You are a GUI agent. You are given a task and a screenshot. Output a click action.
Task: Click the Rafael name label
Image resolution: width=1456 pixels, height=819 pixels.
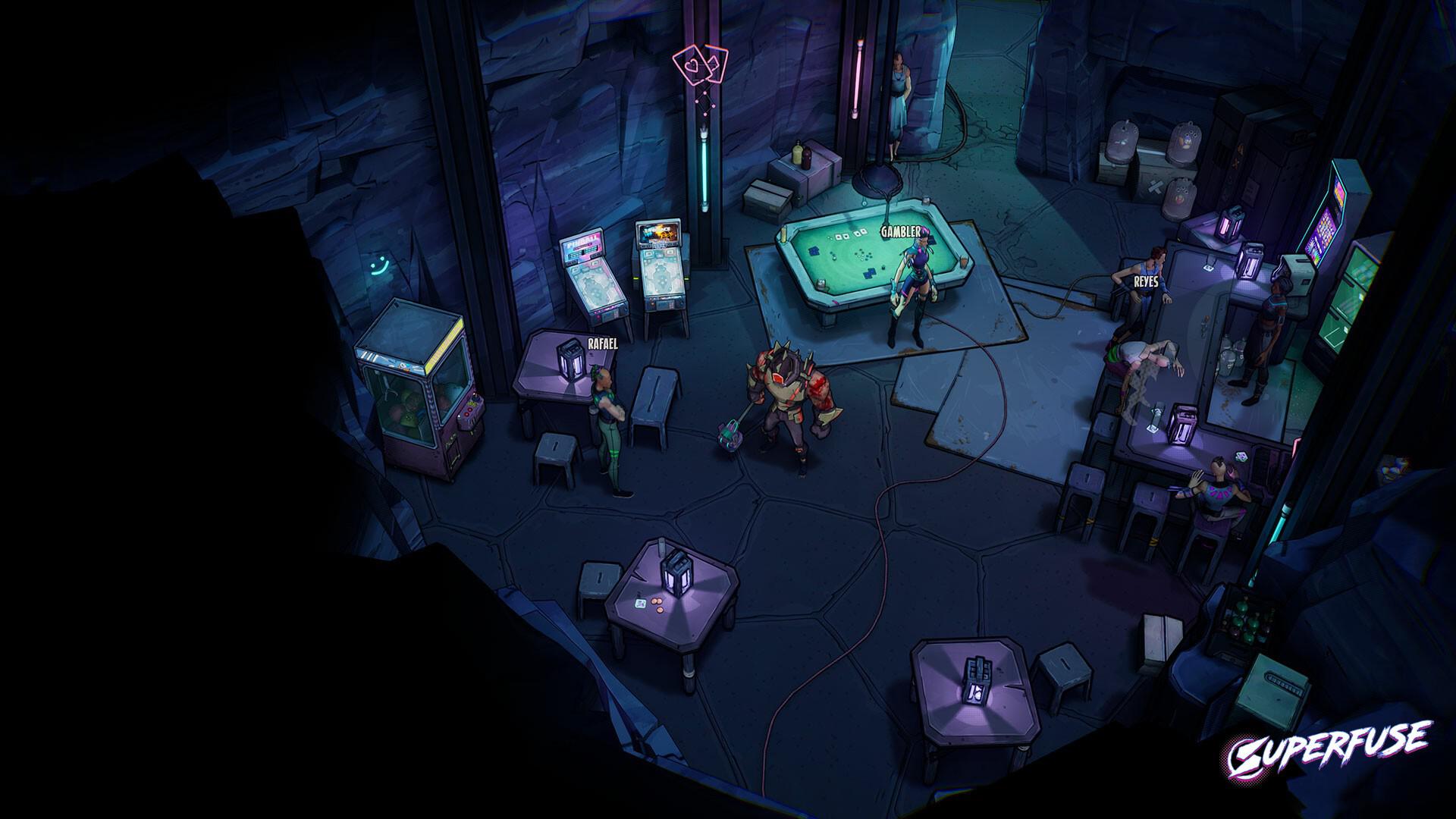point(603,344)
